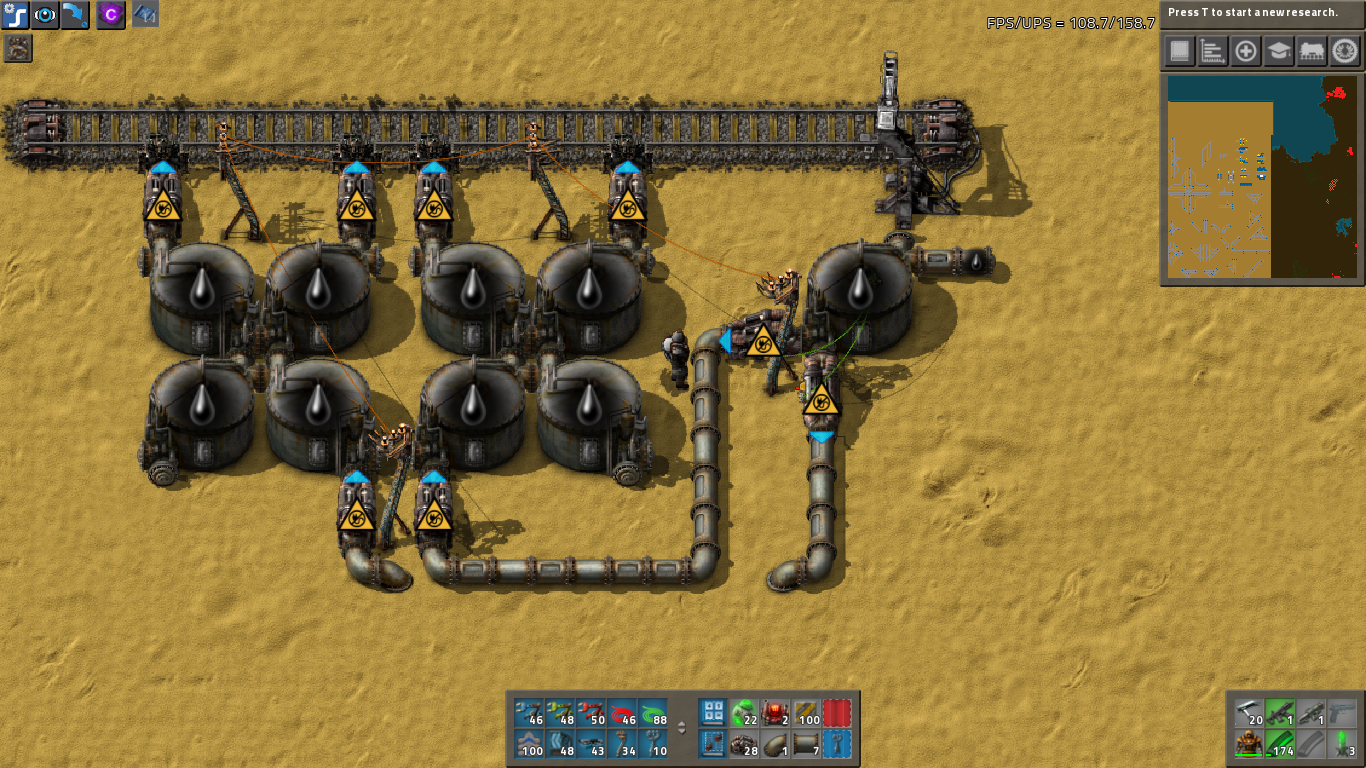This screenshot has width=1366, height=768.
Task: Choose the blue inserter slot
Action: pos(529,714)
